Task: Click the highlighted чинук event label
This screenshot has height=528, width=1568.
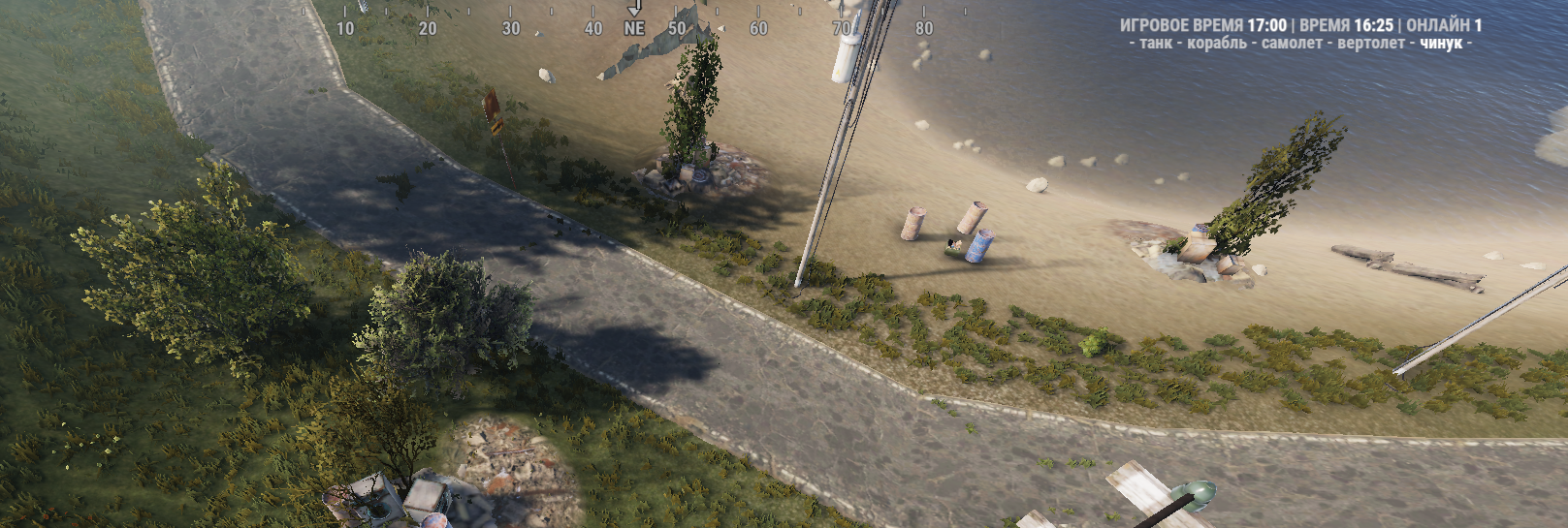Action: [x=1441, y=44]
